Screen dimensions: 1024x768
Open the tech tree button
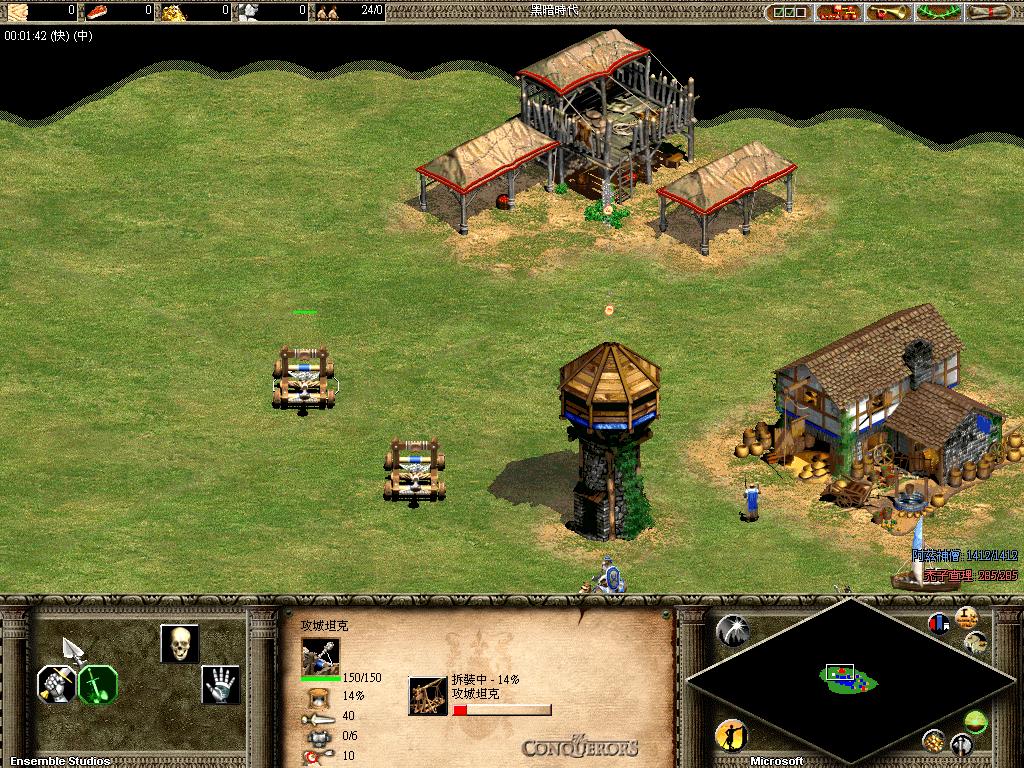click(x=839, y=12)
